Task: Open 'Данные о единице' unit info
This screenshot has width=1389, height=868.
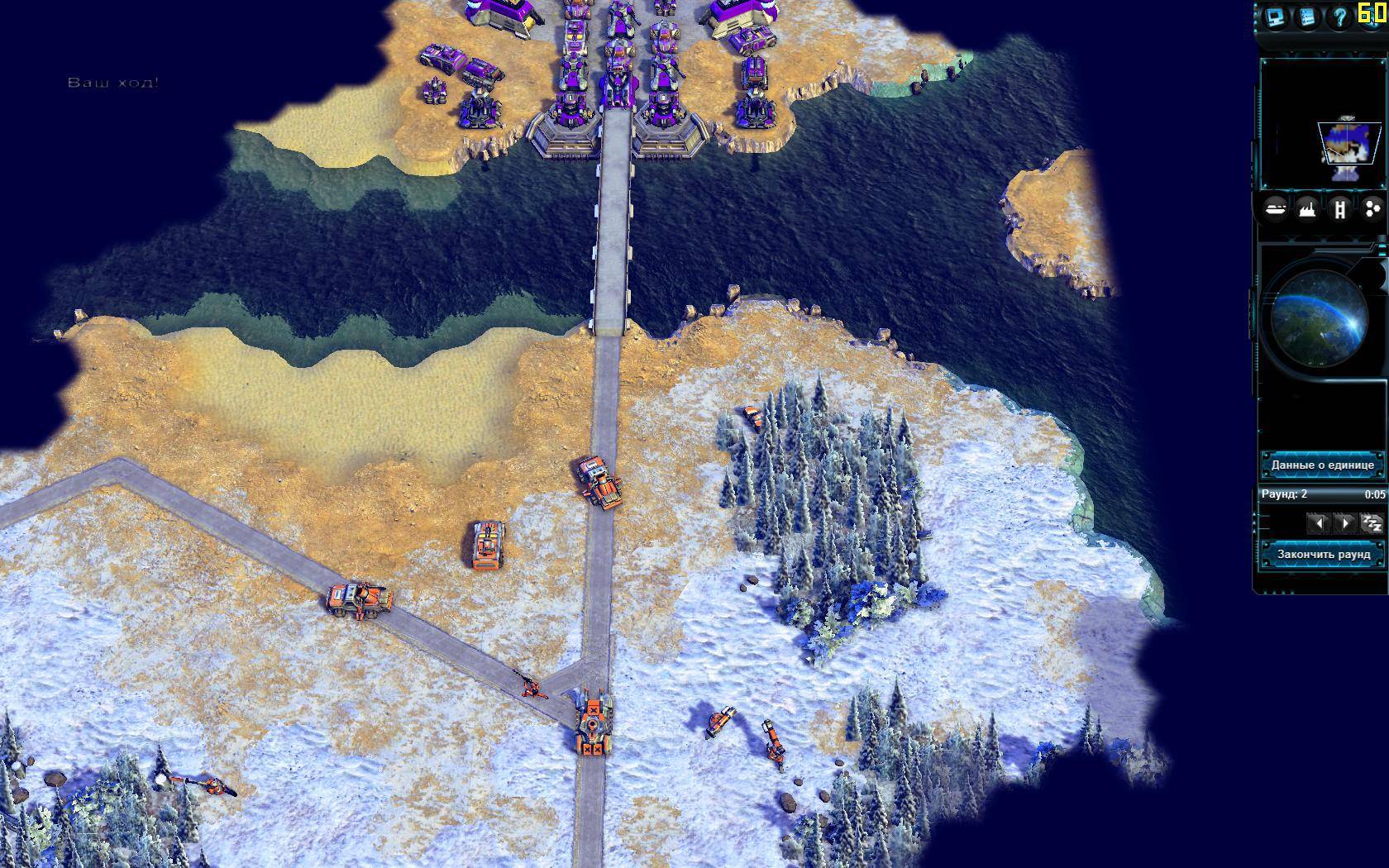Action: [x=1322, y=465]
